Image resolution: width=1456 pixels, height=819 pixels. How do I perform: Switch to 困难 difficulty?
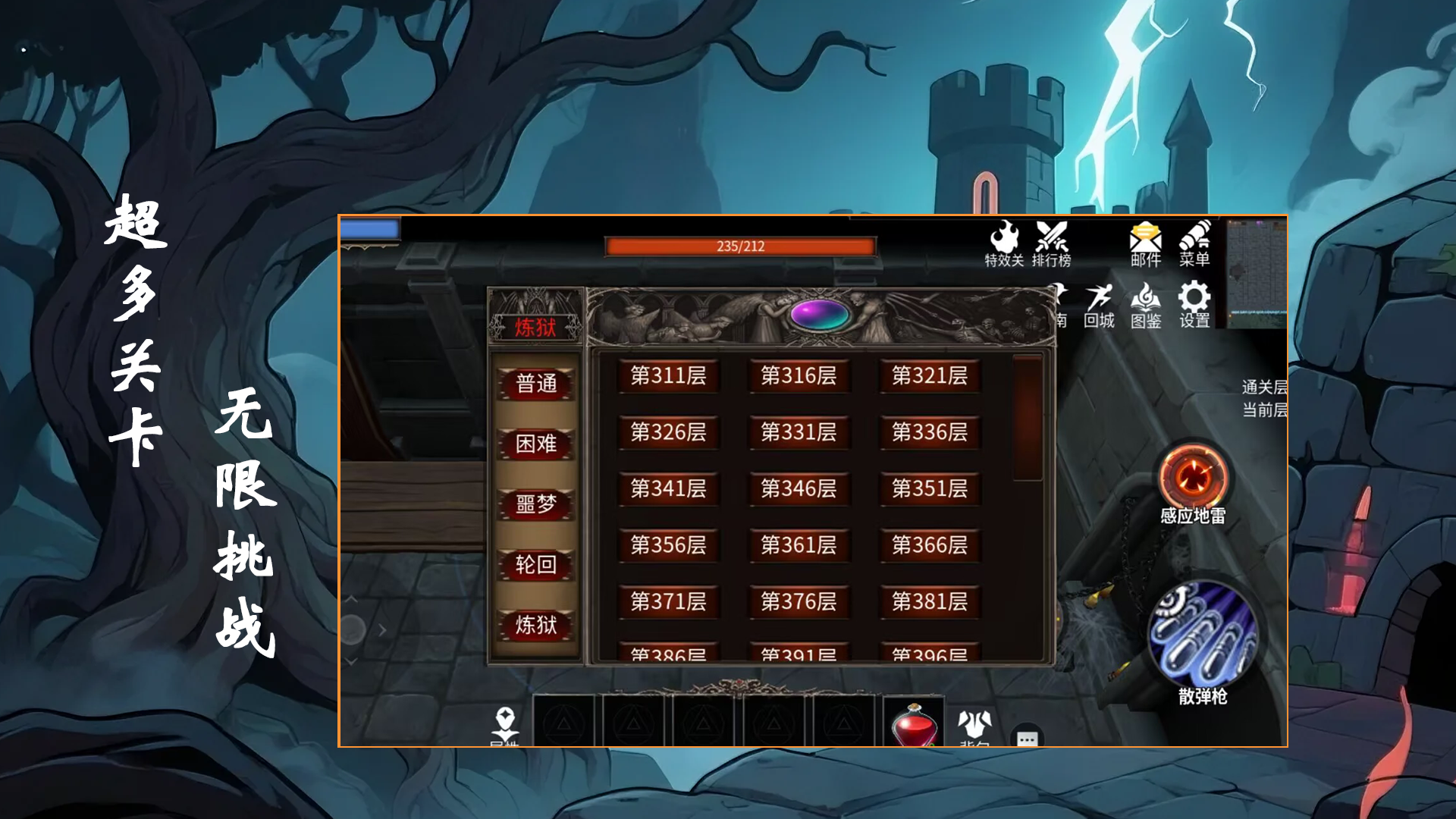[536, 444]
